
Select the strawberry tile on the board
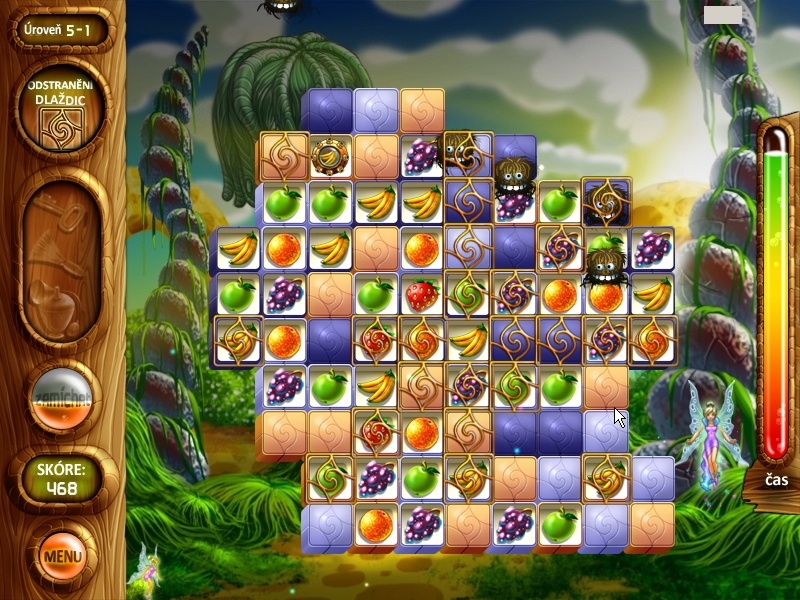[x=421, y=293]
